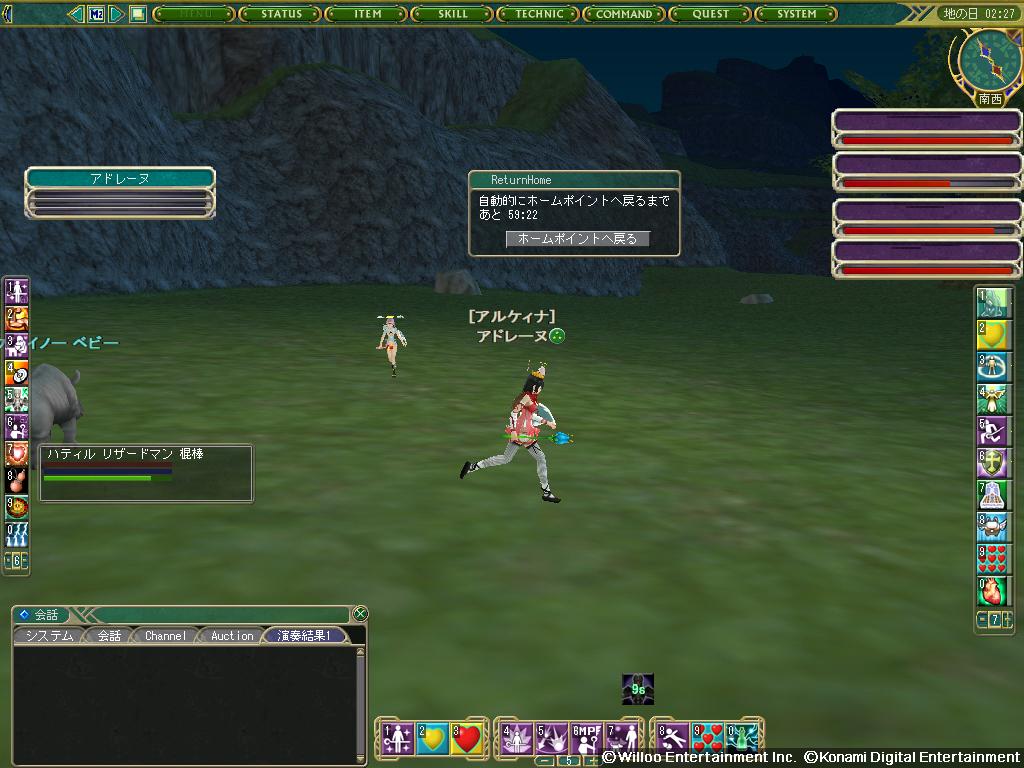This screenshot has height=768, width=1024.
Task: Switch to the Channel chat tab
Action: pyautogui.click(x=165, y=636)
